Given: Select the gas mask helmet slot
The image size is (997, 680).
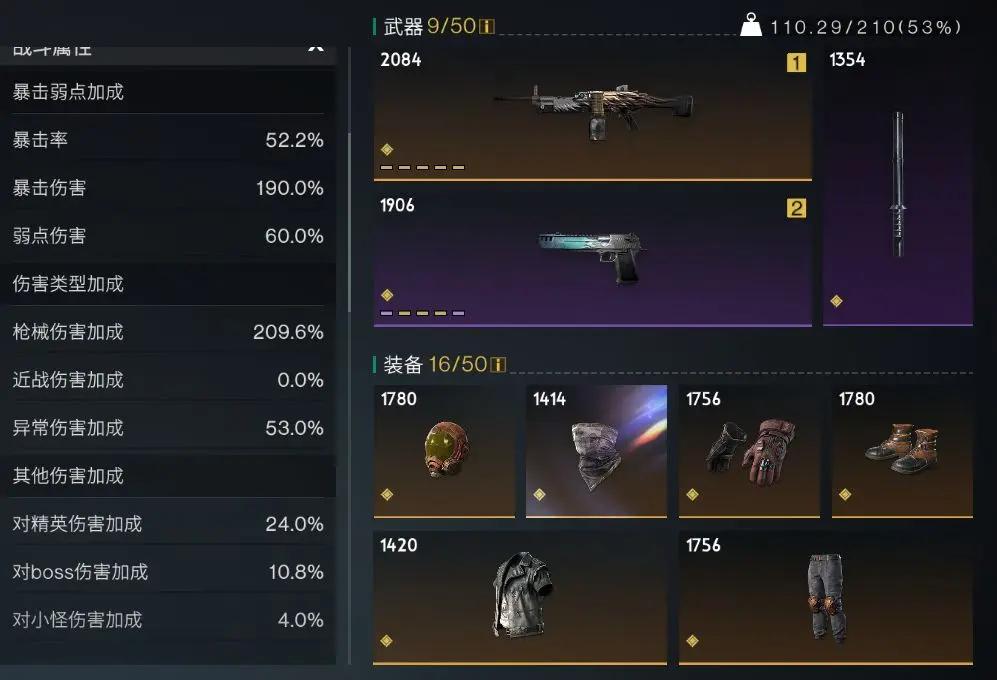Looking at the screenshot, I should pyautogui.click(x=444, y=450).
